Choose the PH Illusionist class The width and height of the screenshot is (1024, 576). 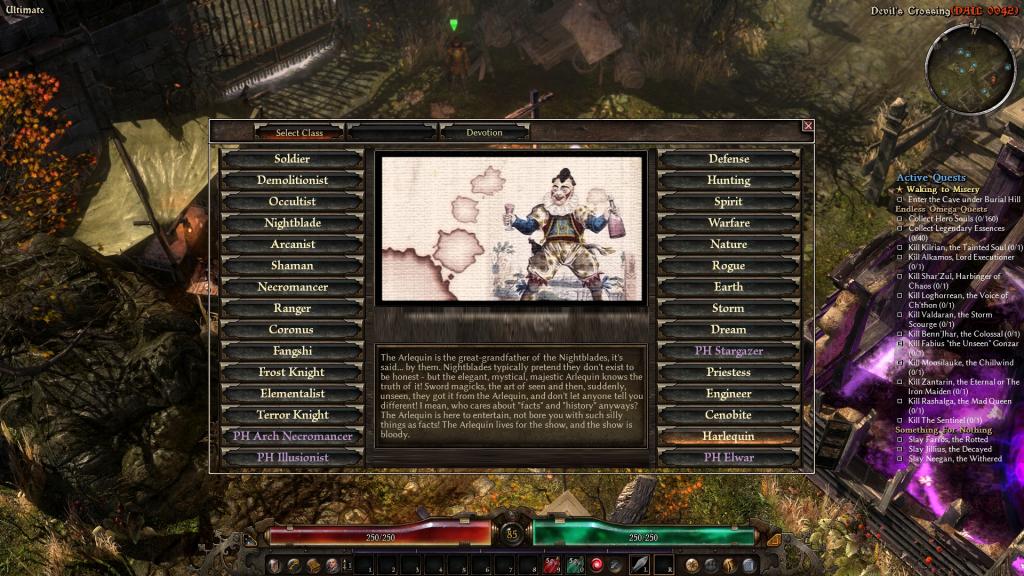pos(292,457)
